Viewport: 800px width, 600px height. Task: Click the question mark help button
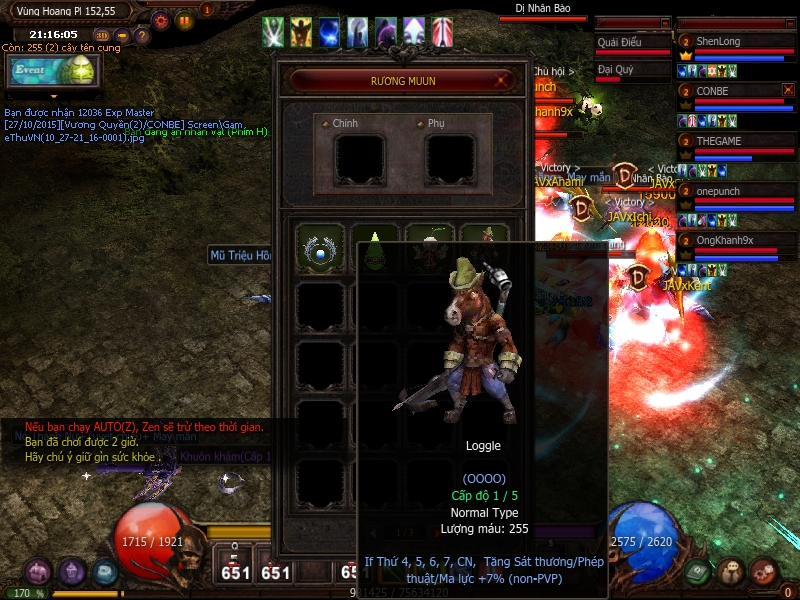tap(142, 37)
